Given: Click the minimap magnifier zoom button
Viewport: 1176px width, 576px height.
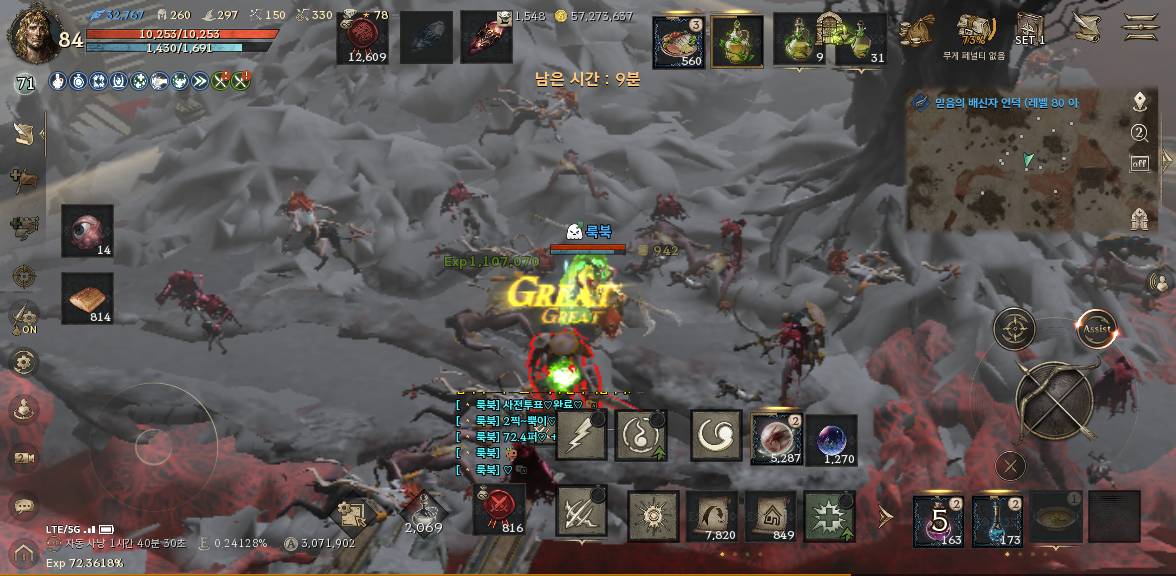Looking at the screenshot, I should tap(1139, 133).
